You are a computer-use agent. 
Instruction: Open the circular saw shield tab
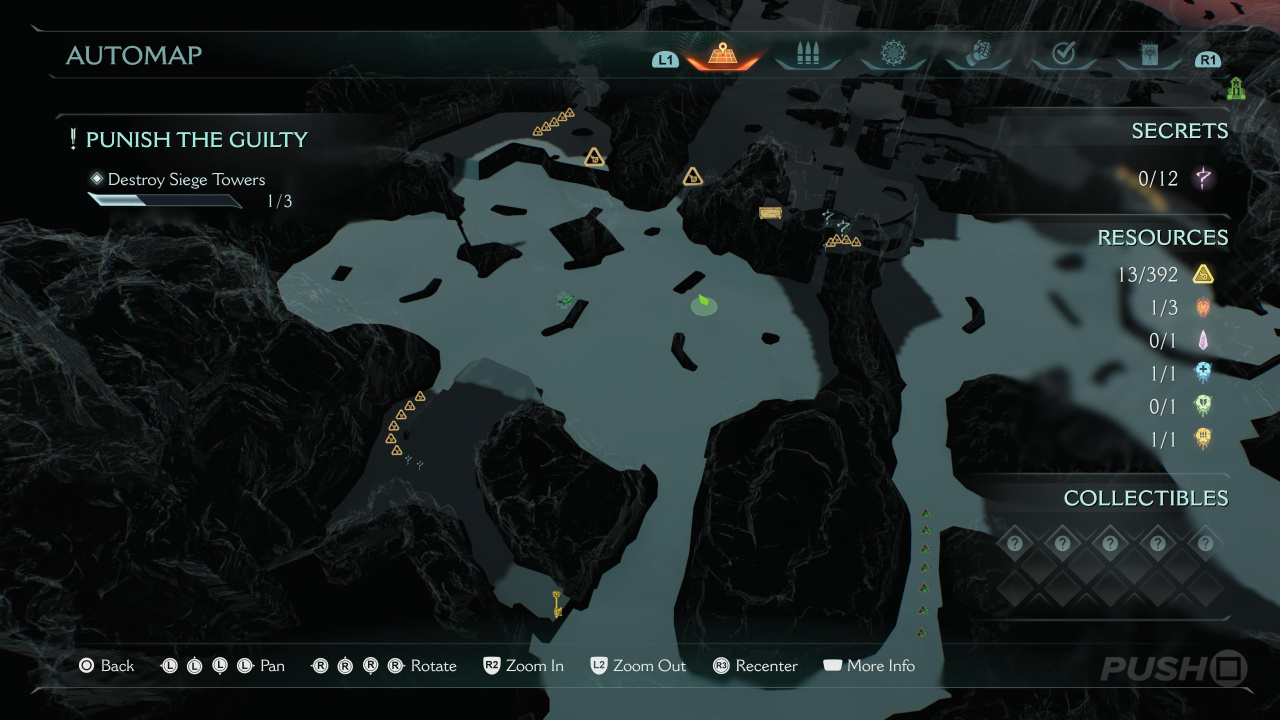click(x=892, y=54)
